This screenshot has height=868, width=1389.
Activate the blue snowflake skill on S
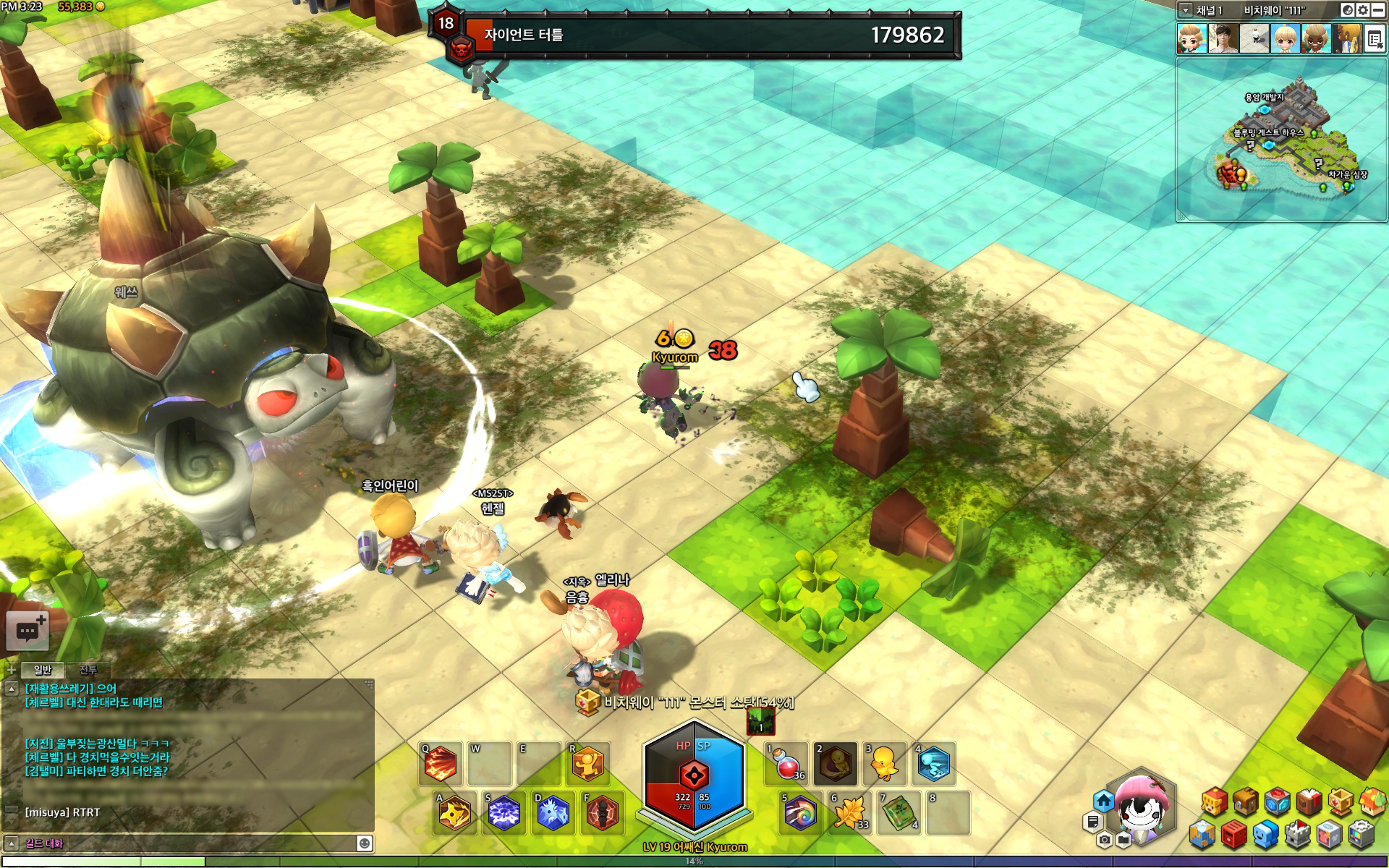pos(504,813)
